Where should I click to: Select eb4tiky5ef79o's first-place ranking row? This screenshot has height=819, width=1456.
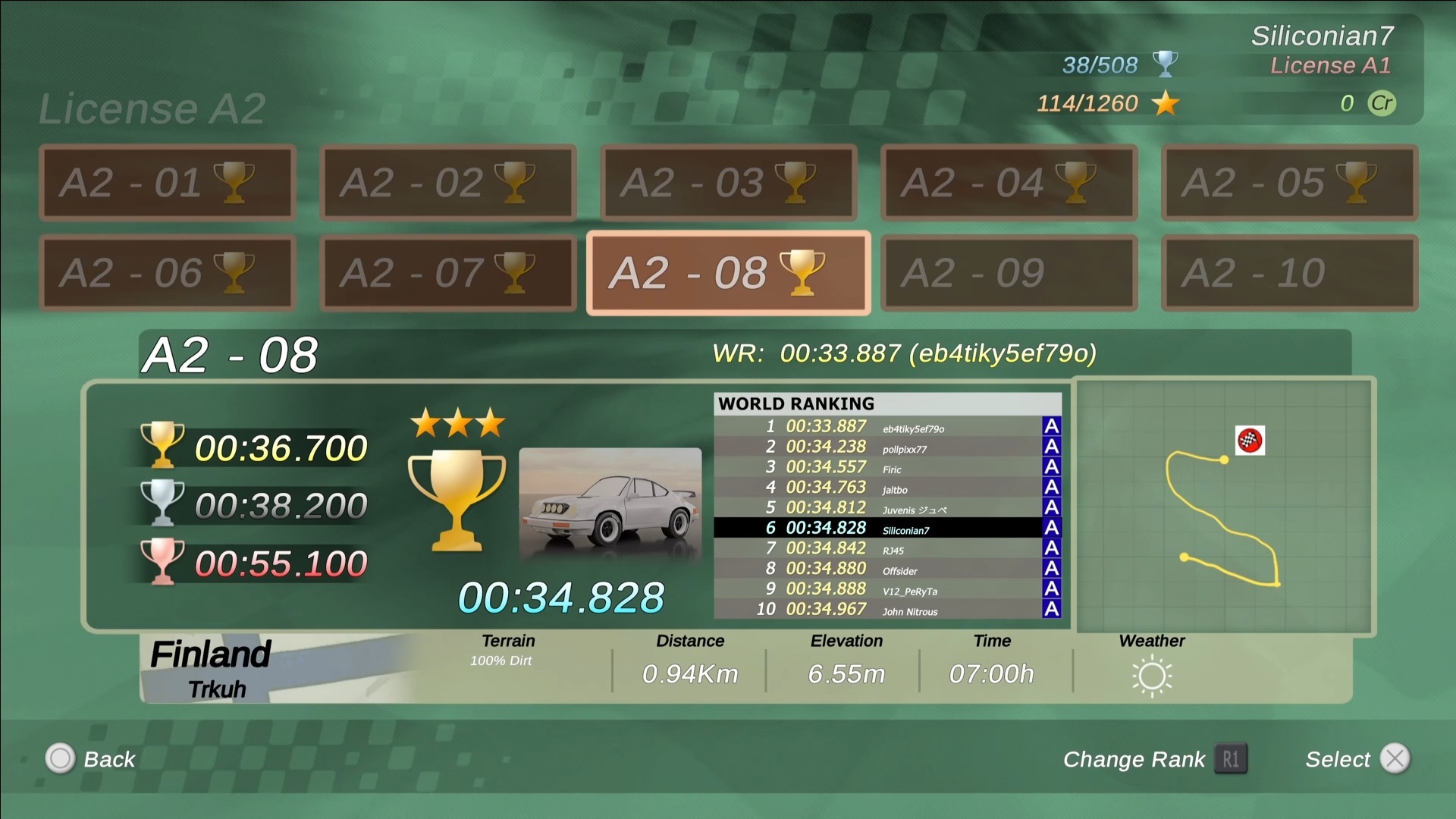pyautogui.click(x=886, y=426)
